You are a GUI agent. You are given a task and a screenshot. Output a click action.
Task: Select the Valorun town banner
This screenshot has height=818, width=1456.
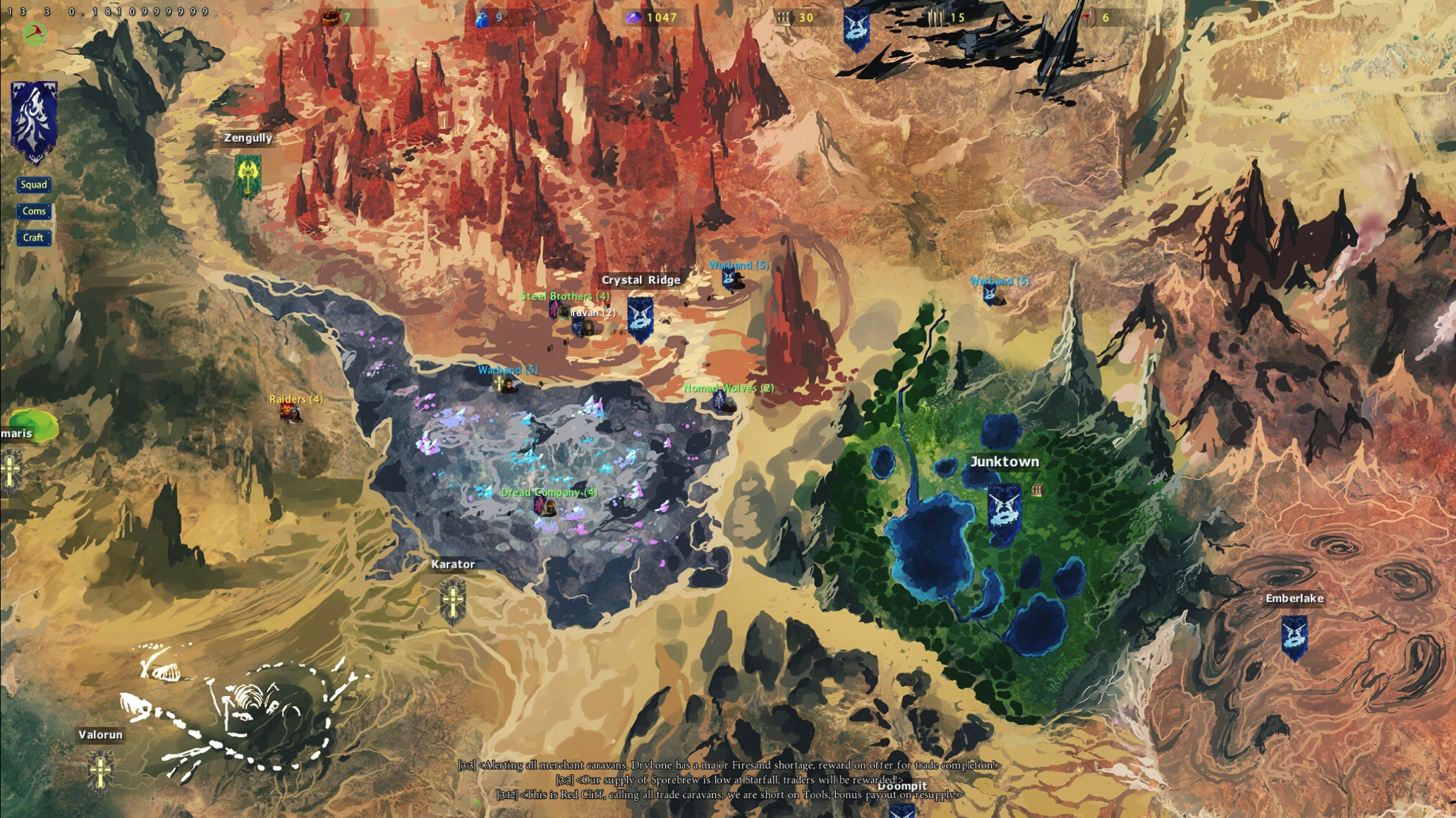(100, 771)
